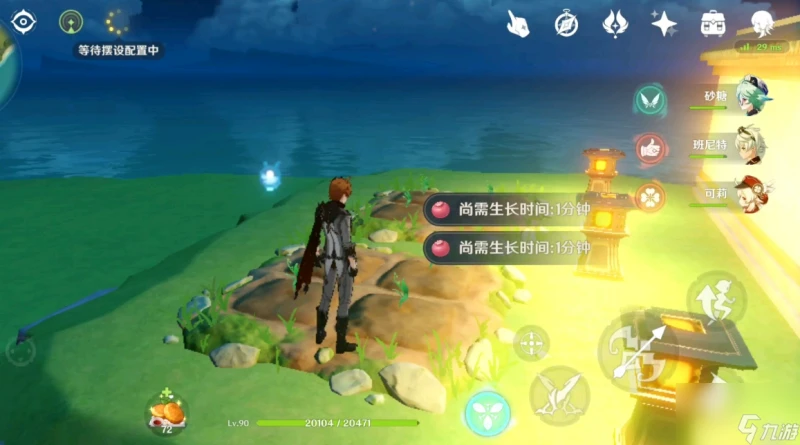
Task: Open the compass adventure handbook
Action: (566, 22)
